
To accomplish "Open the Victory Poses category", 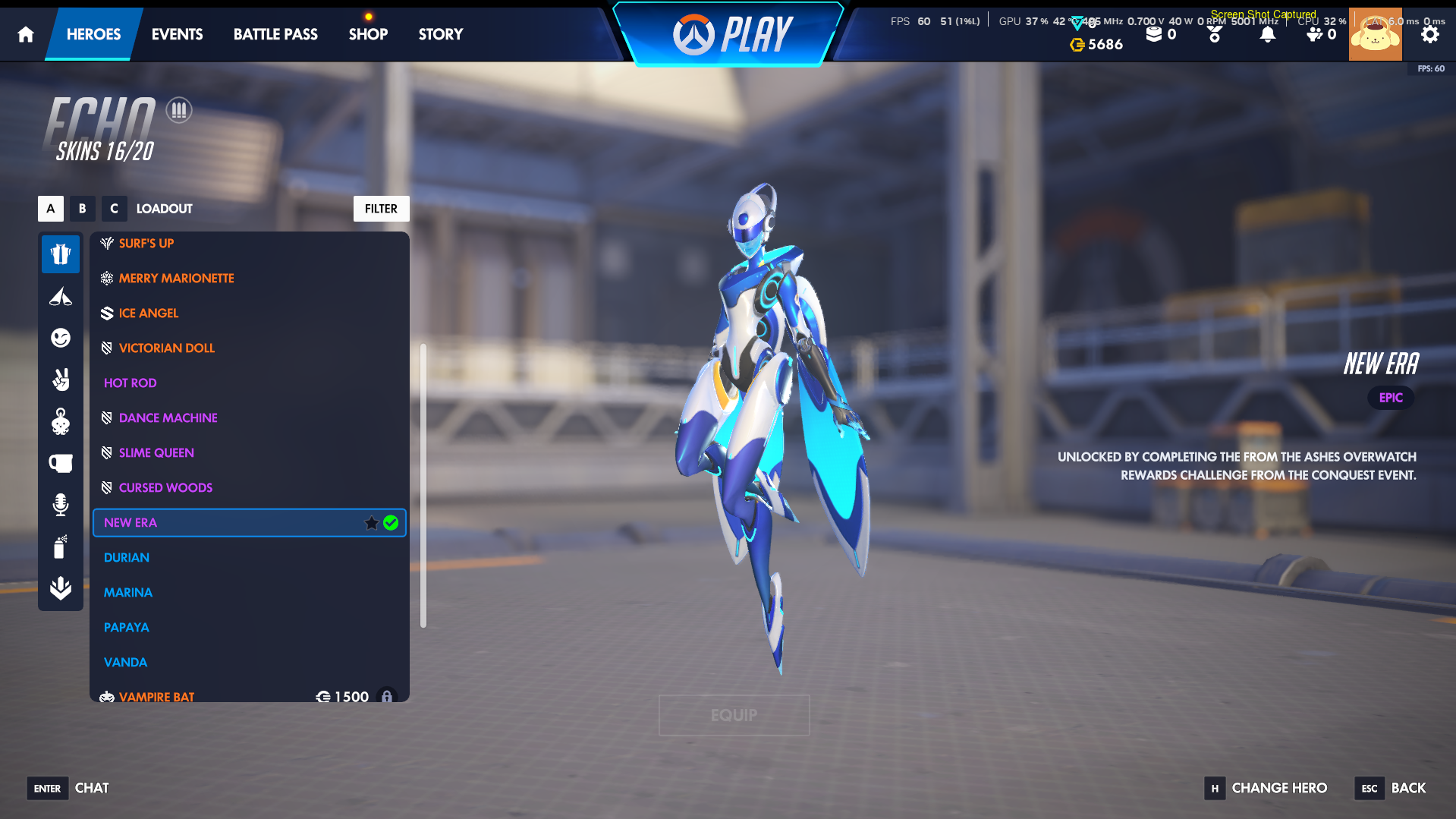I will tap(61, 380).
